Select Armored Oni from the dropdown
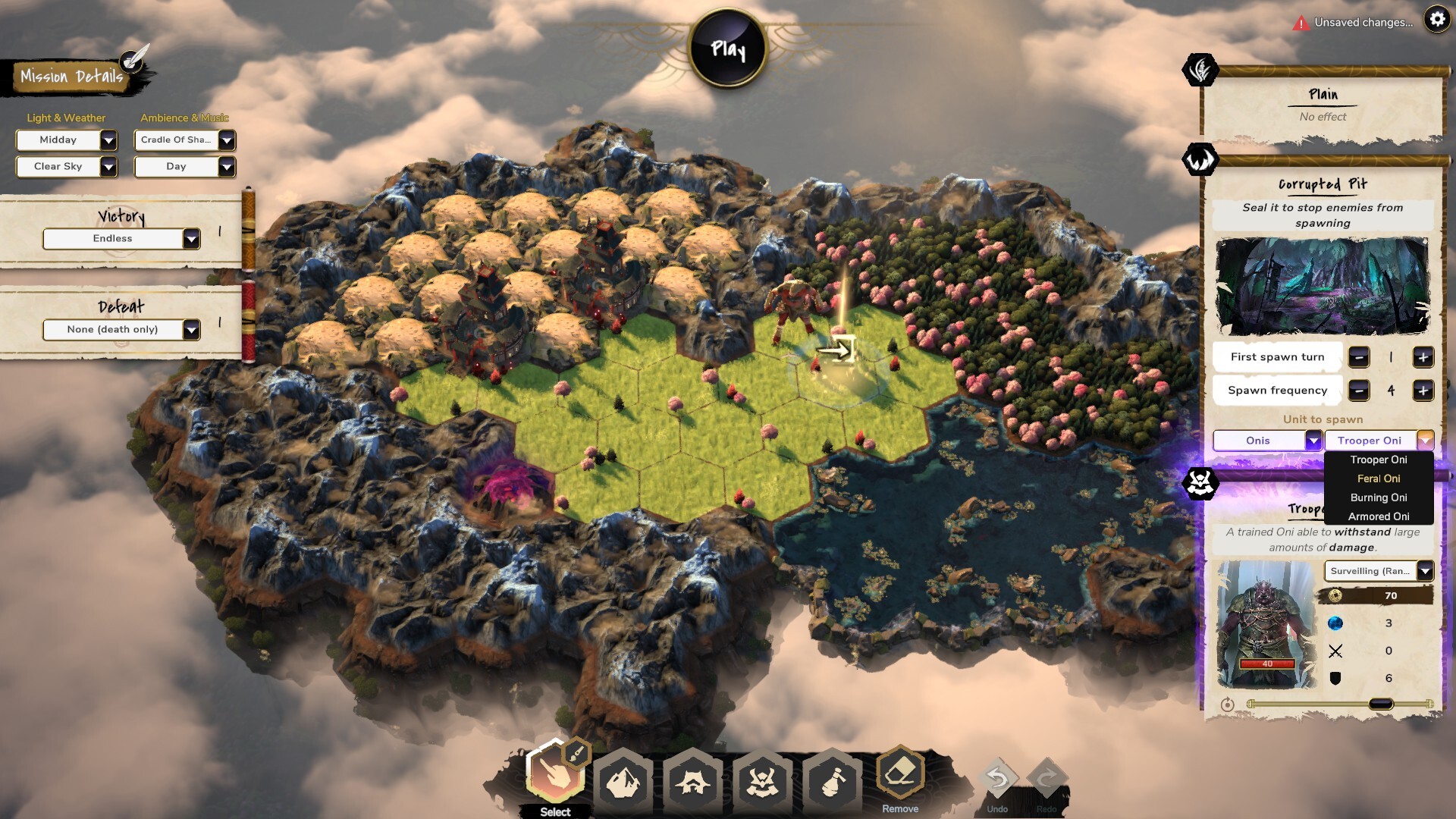This screenshot has height=819, width=1456. pyautogui.click(x=1379, y=516)
